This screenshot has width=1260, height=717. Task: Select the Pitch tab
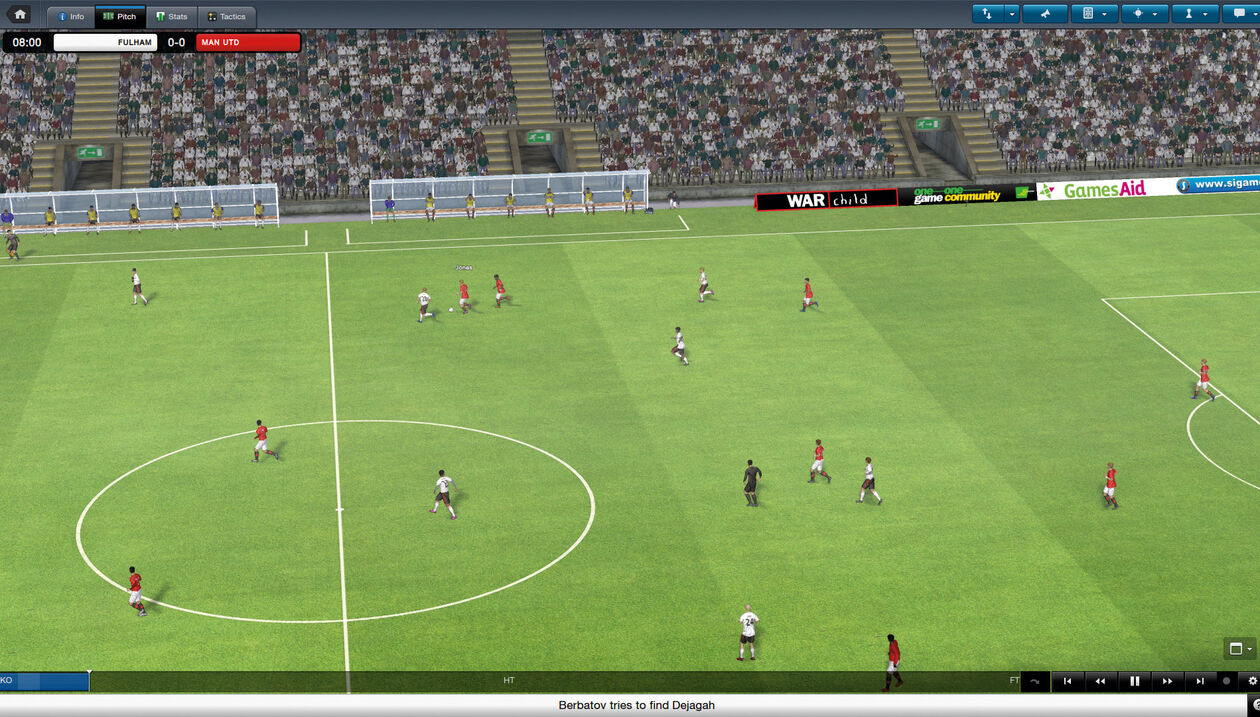[120, 17]
